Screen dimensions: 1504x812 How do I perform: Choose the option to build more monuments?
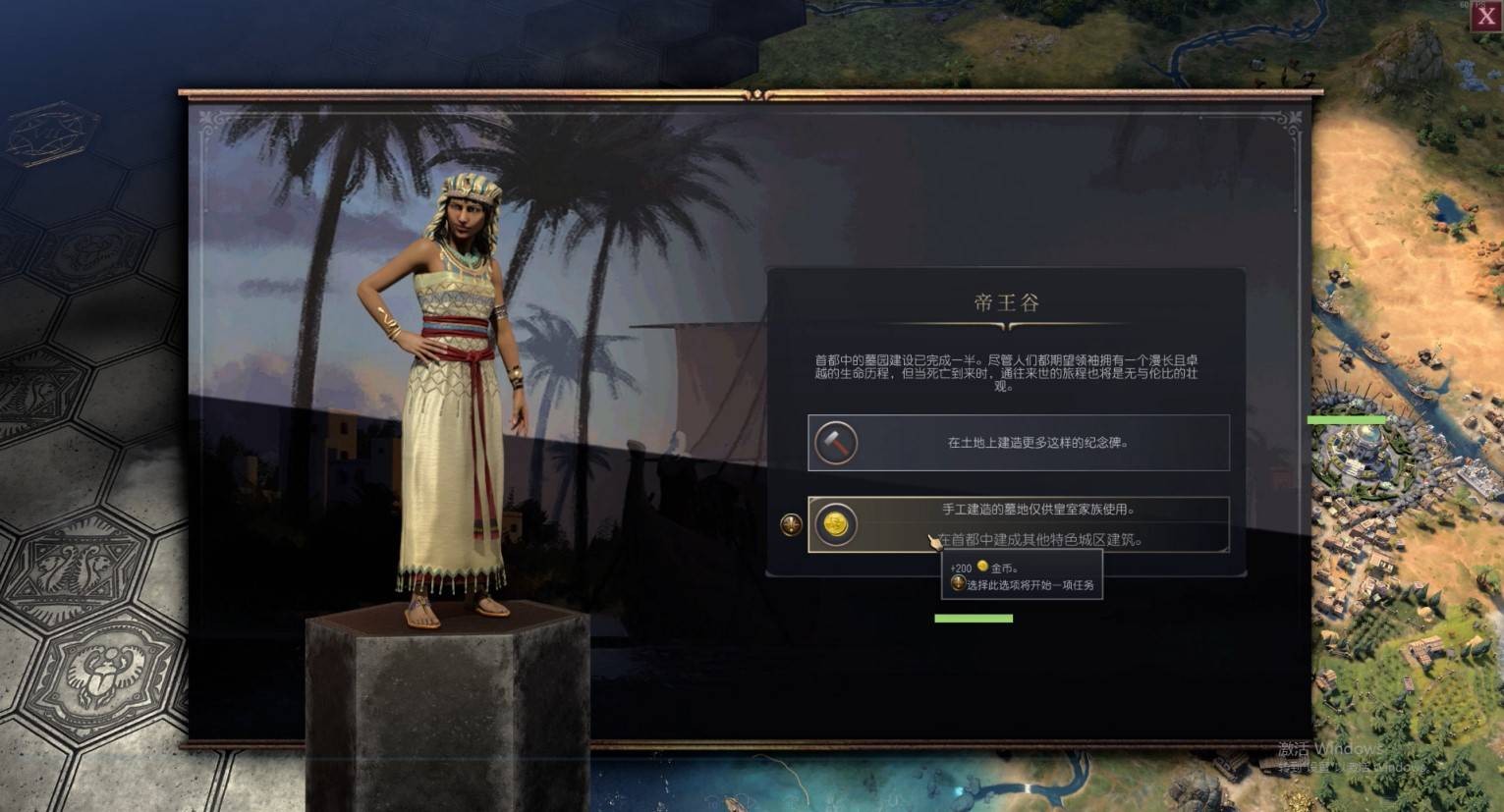point(1019,443)
